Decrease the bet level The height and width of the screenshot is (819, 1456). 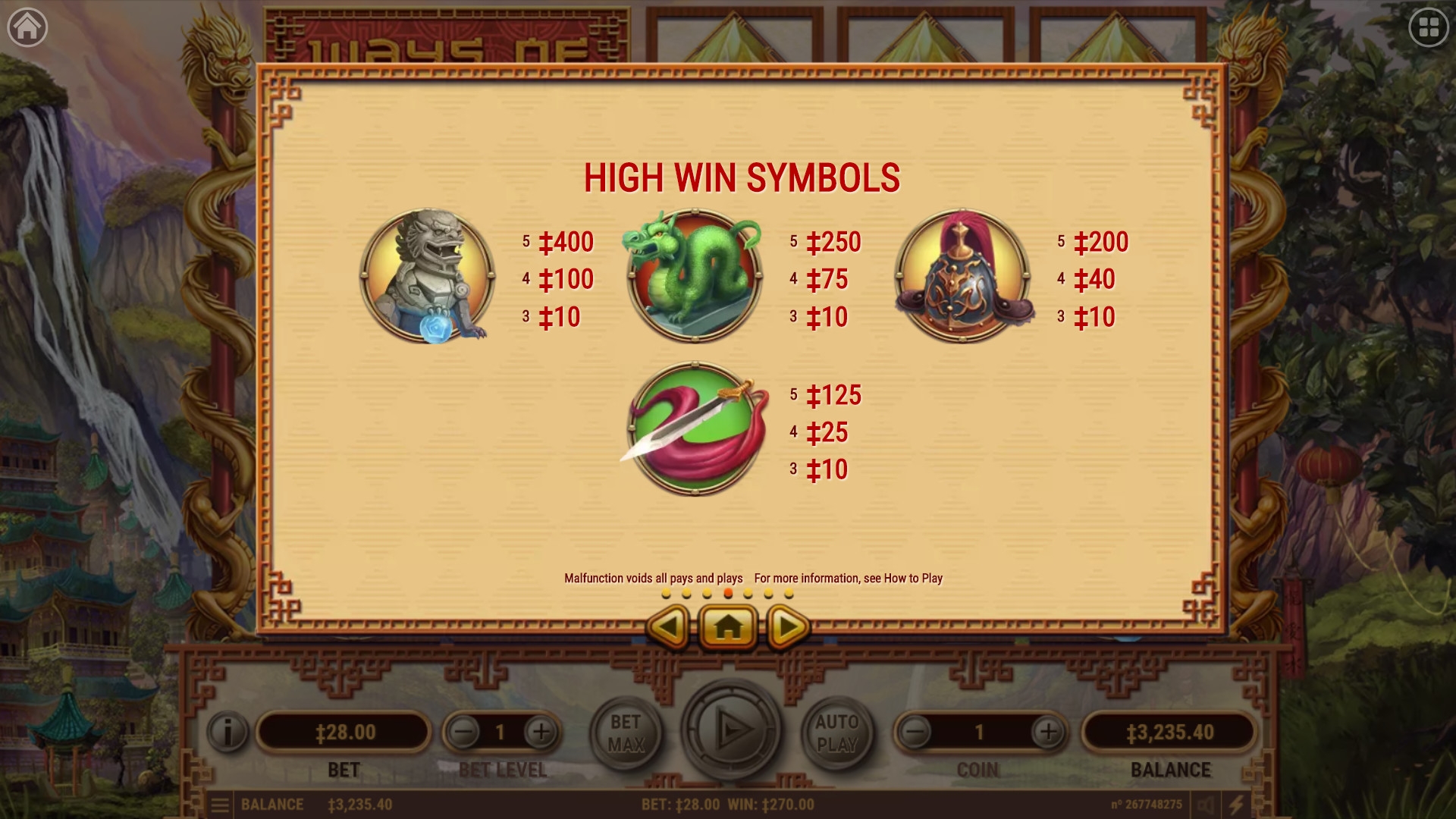pos(464,732)
